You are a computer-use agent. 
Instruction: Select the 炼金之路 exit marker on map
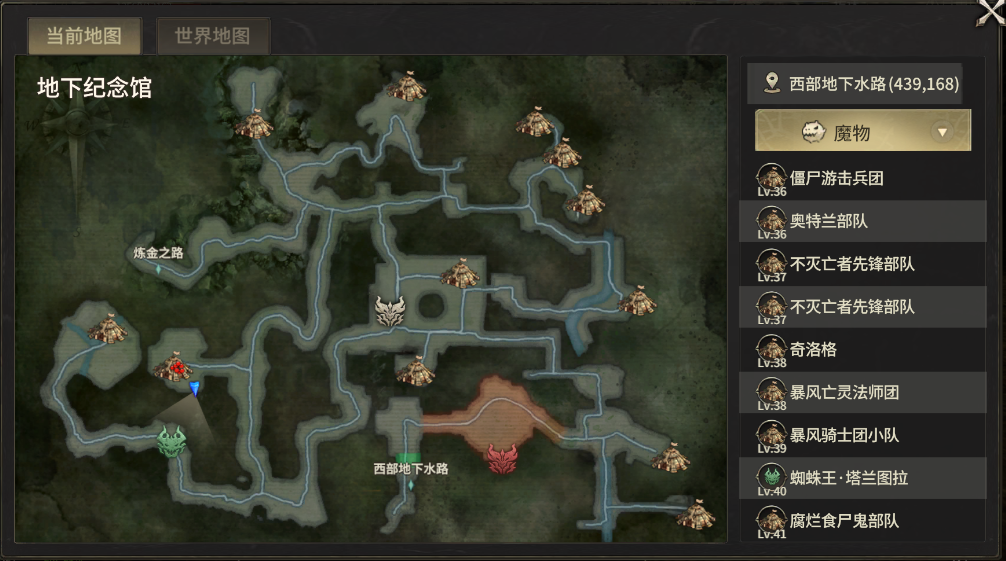[x=158, y=253]
